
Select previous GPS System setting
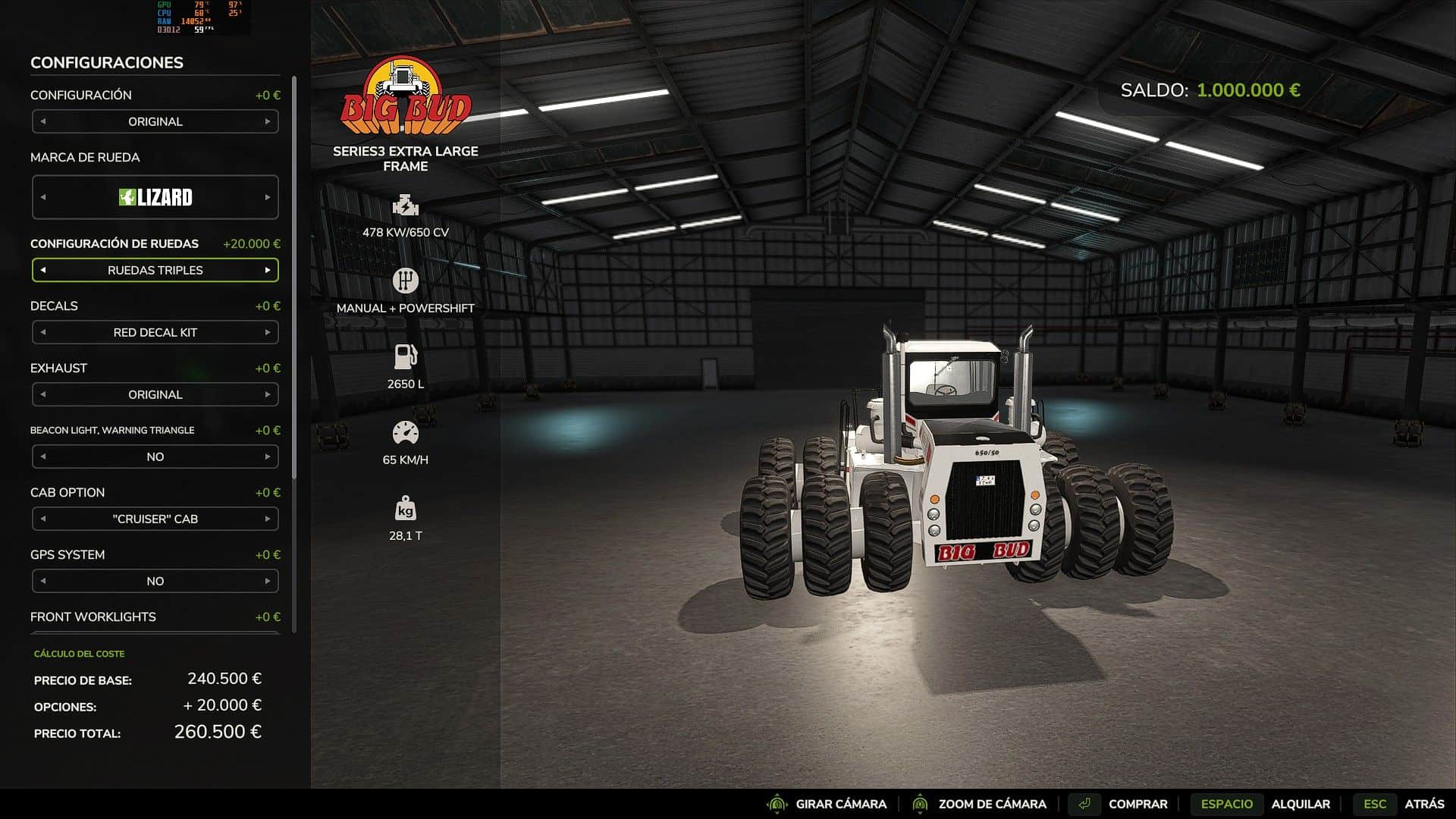[x=43, y=581]
